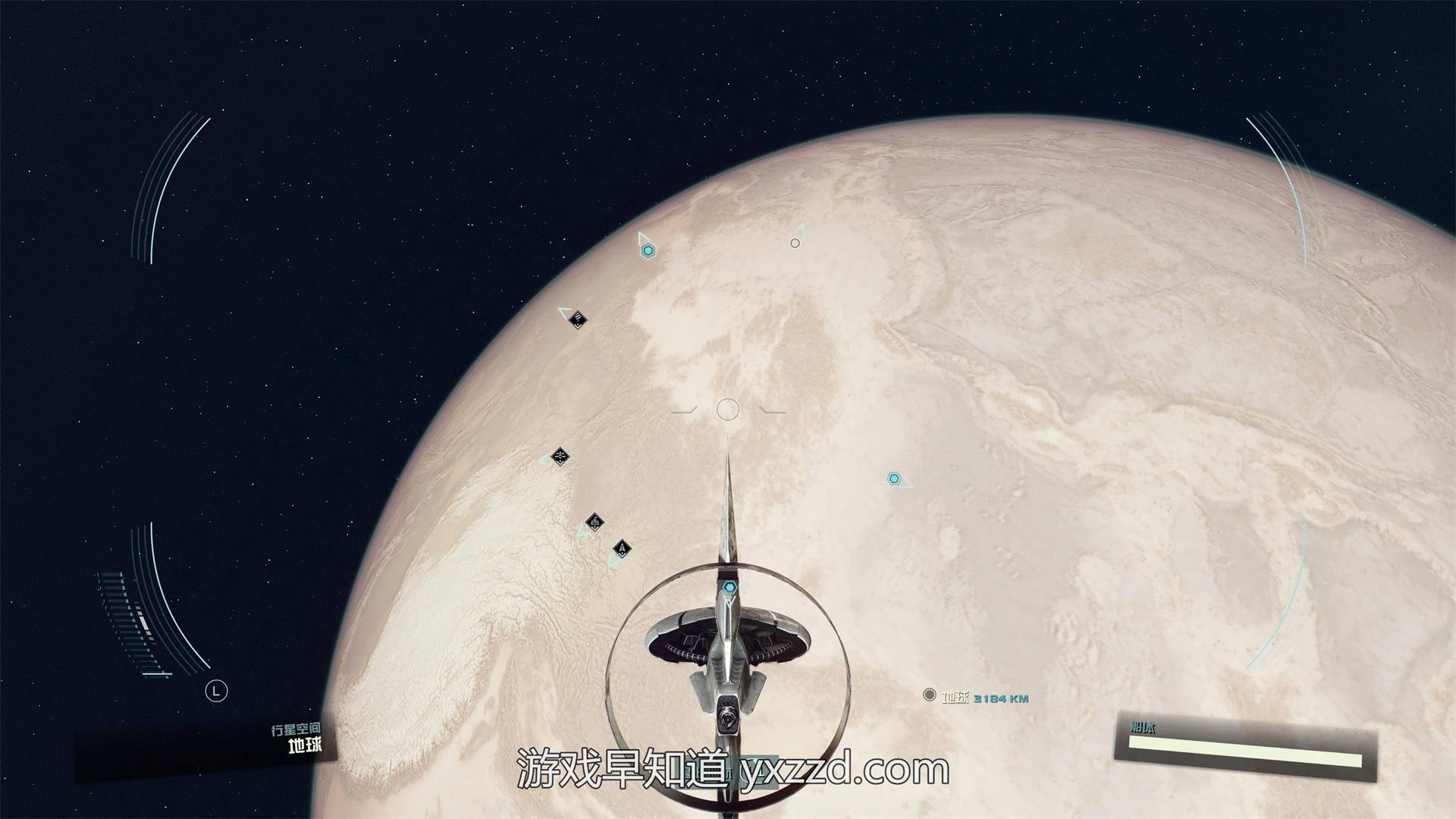
Task: Select the rocket-icon diamond landing marker
Action: tap(622, 548)
